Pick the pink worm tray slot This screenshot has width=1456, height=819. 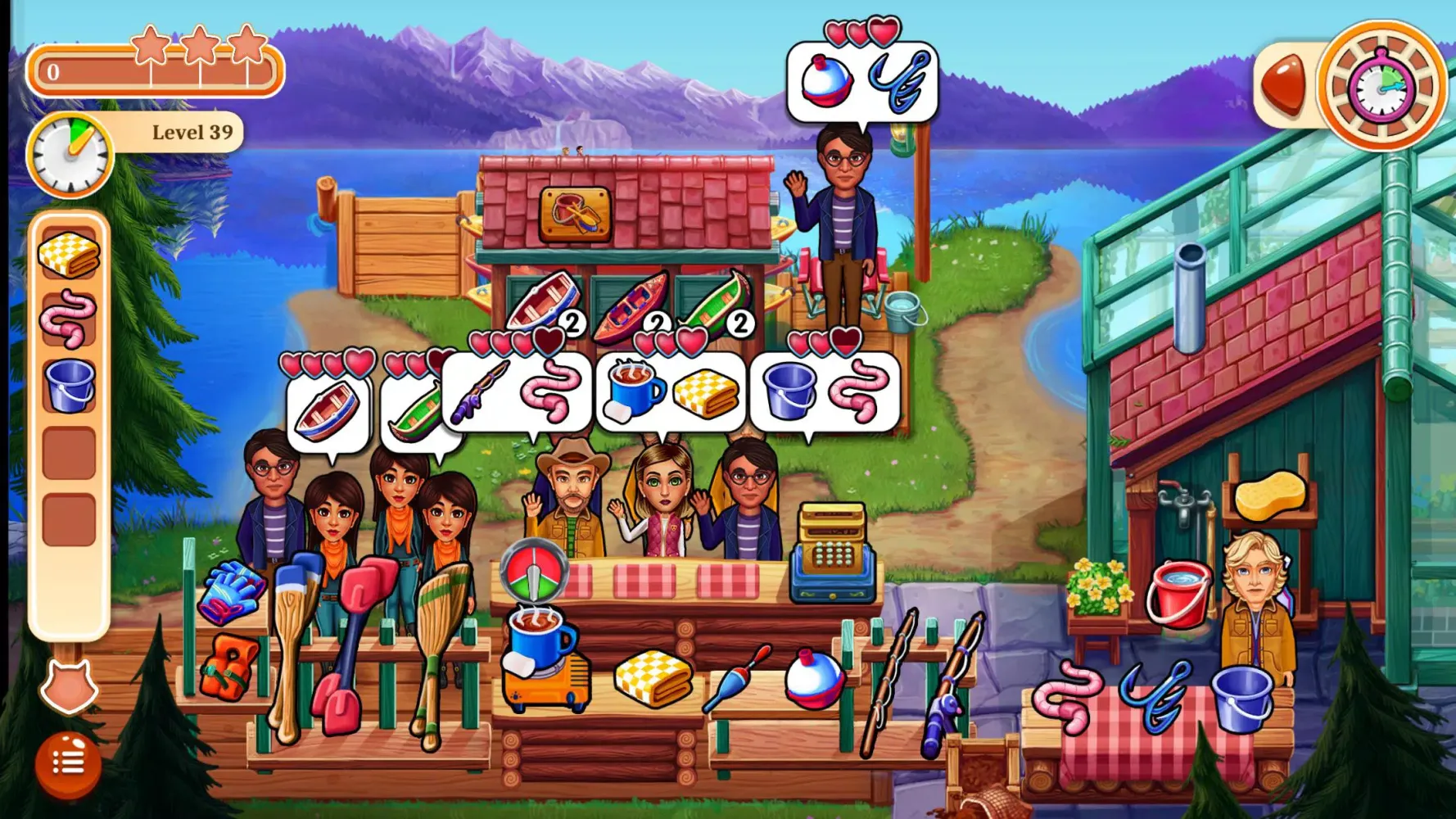(69, 320)
